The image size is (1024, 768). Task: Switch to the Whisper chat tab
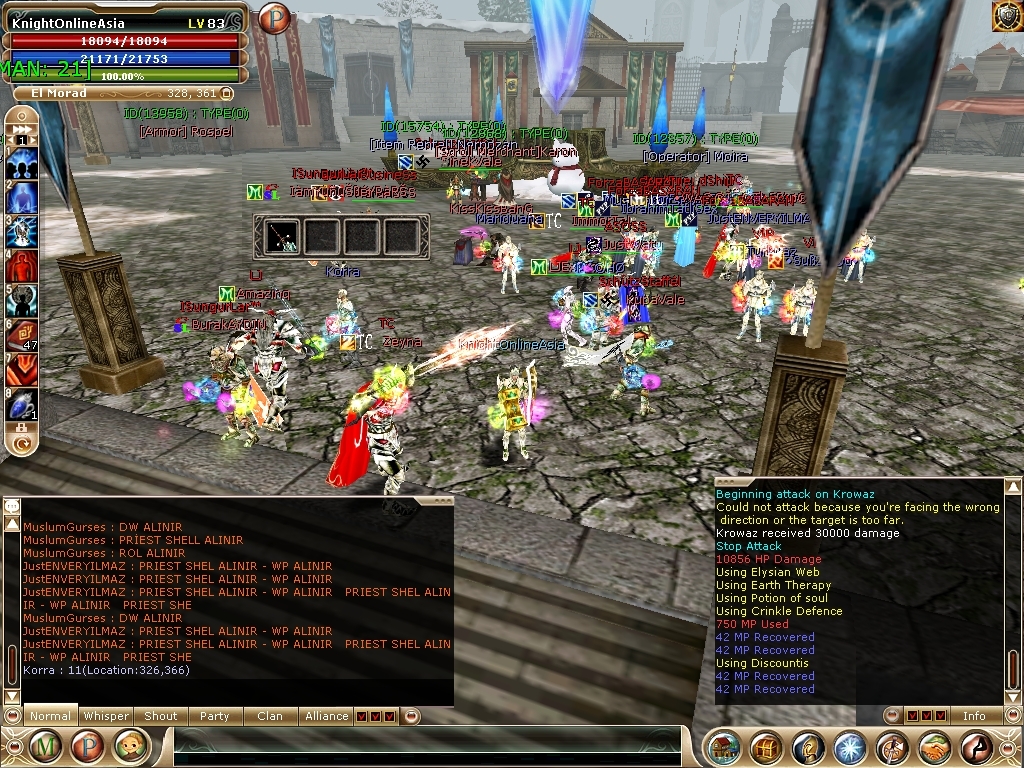[106, 716]
